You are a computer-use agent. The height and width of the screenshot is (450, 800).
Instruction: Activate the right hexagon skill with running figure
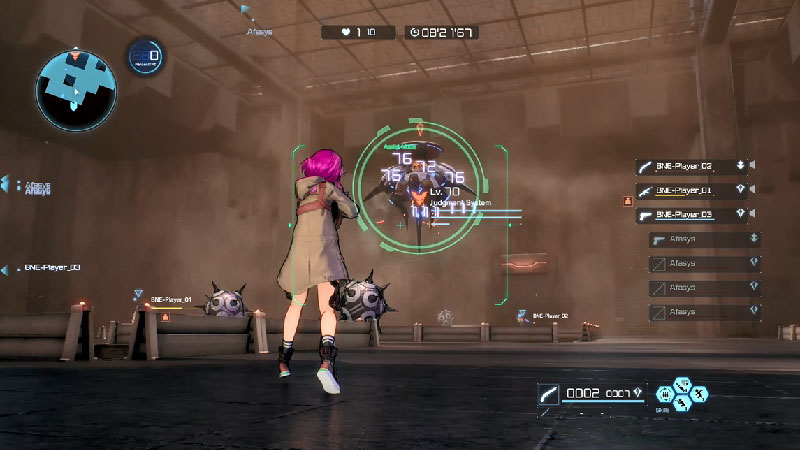click(x=698, y=393)
